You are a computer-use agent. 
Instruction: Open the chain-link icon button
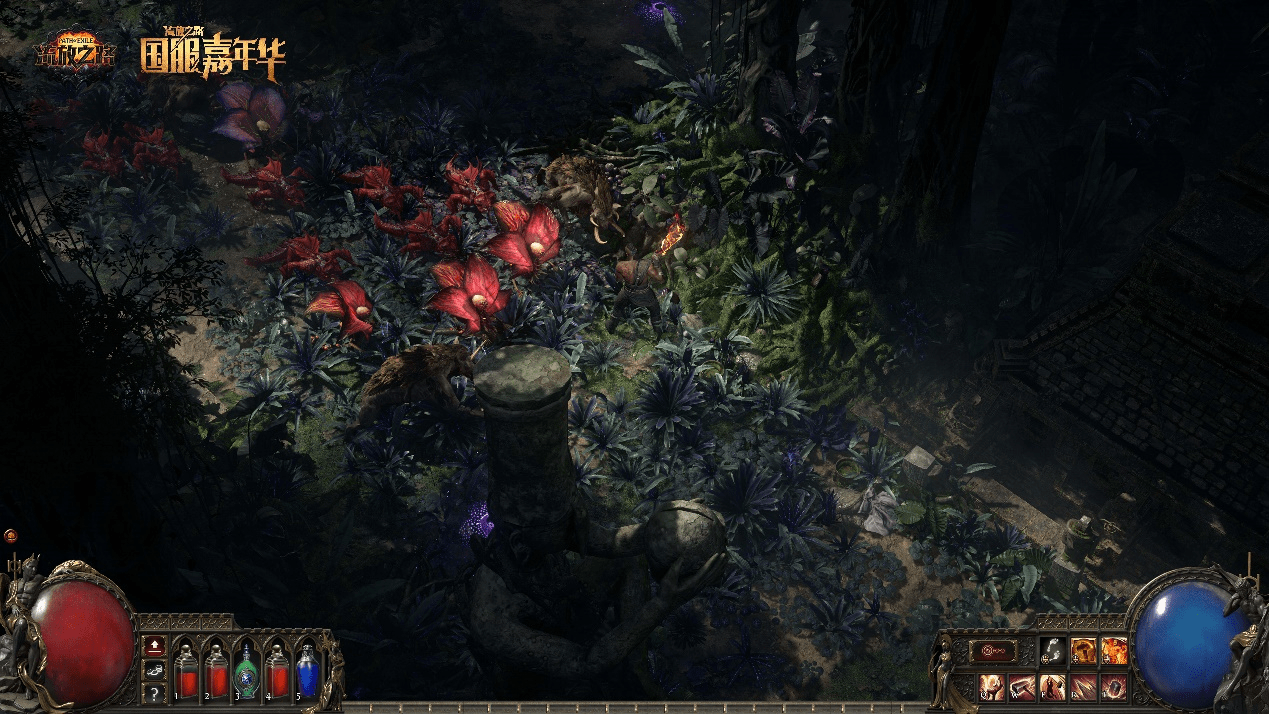tap(154, 669)
